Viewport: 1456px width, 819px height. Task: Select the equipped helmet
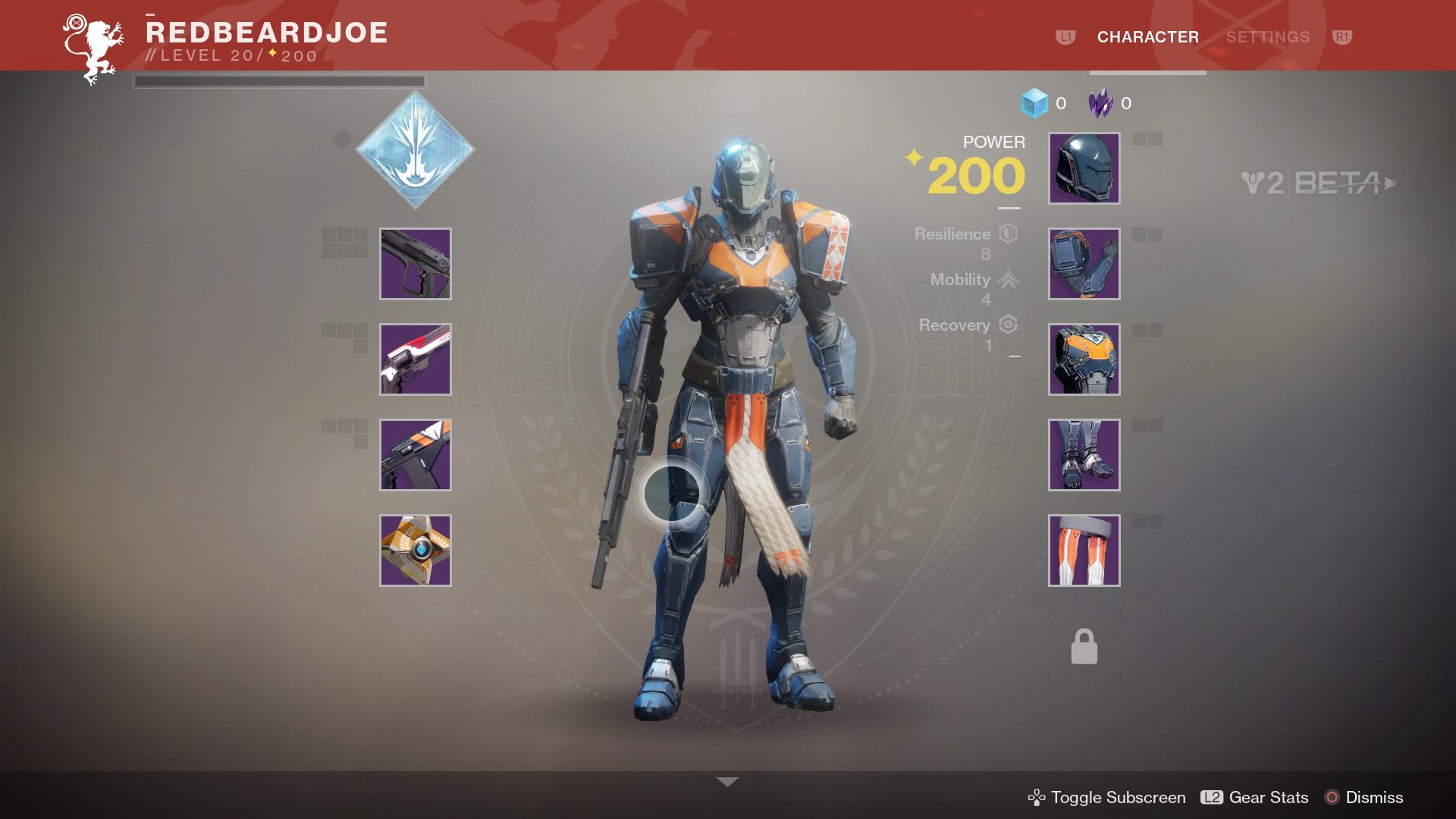(x=1083, y=170)
